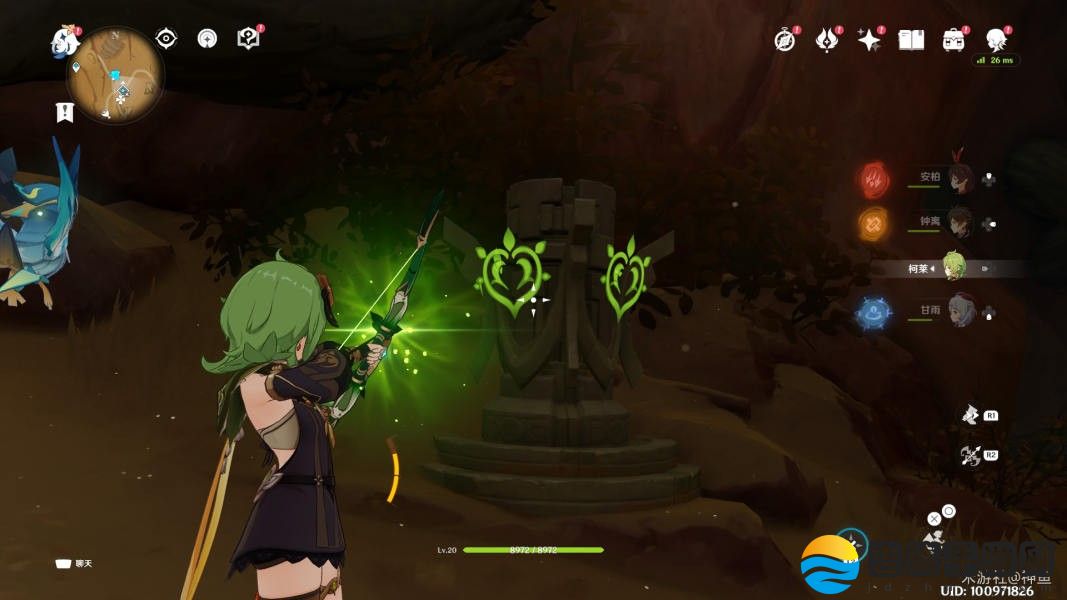Switch to party member 甘雨
Viewport: 1067px width, 600px height.
click(x=960, y=311)
